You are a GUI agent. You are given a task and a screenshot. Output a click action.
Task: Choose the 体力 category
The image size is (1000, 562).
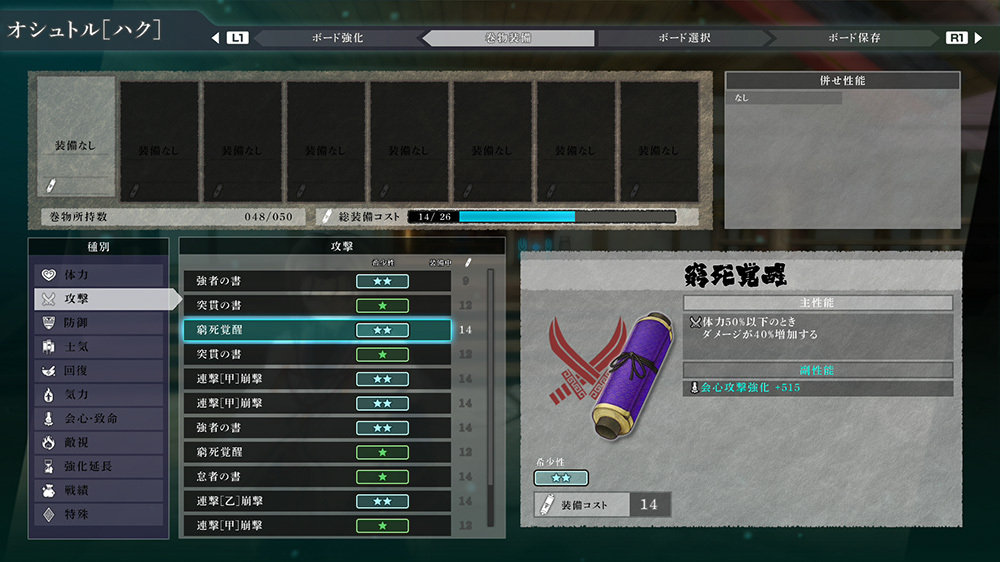pyautogui.click(x=98, y=274)
